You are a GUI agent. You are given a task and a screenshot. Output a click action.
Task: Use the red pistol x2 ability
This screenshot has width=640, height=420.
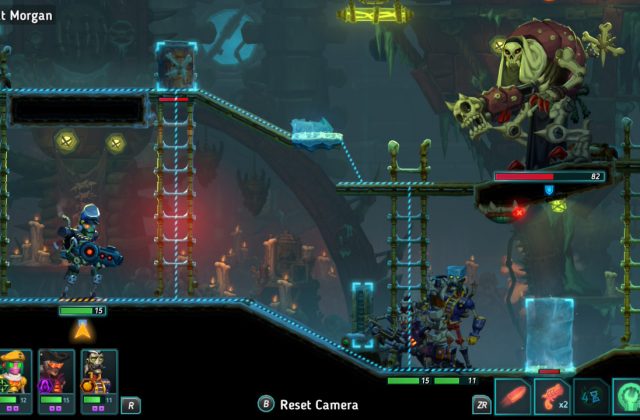tap(552, 396)
